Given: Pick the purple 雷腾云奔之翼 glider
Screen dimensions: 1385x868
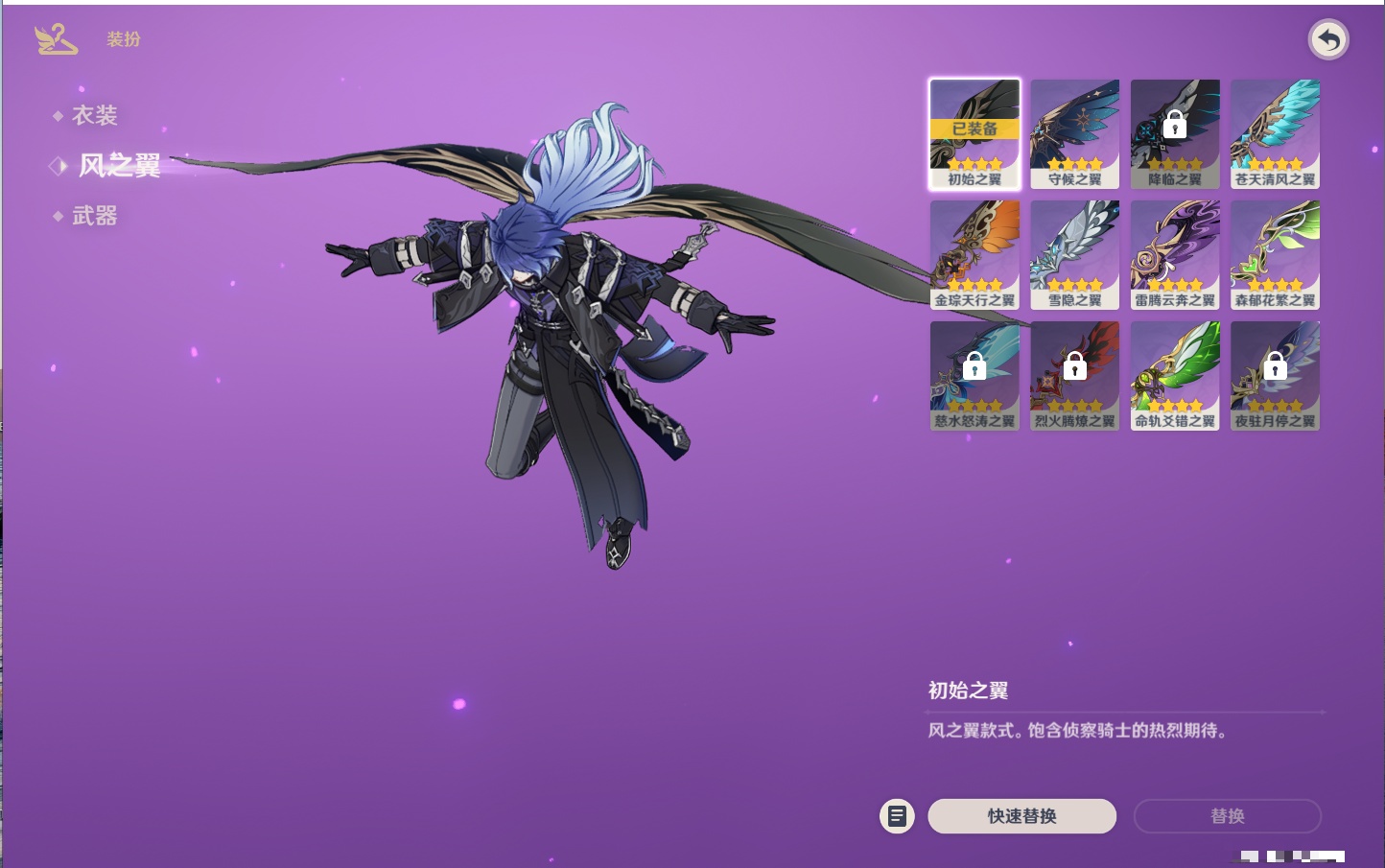Looking at the screenshot, I should tap(1175, 255).
